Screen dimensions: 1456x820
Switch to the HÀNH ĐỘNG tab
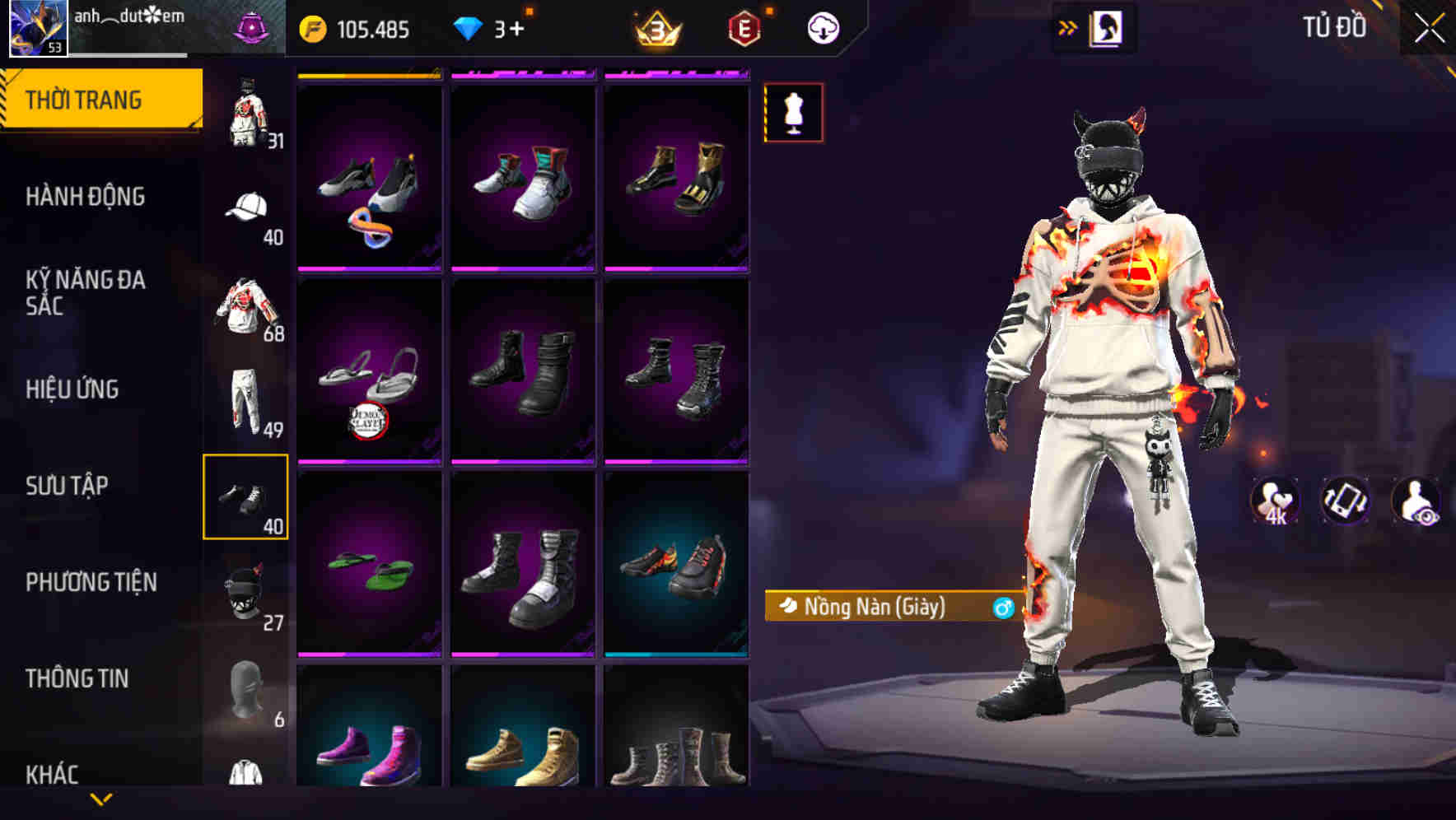[x=86, y=197]
